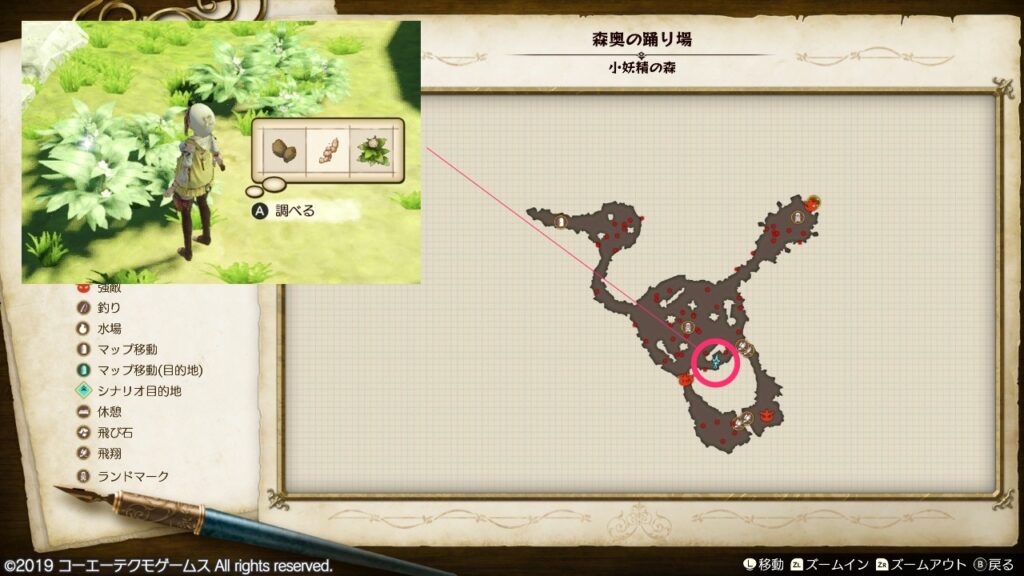Screen dimensions: 1024x576
Task: Pick the brown nuts gathering item icon
Action: (x=280, y=152)
